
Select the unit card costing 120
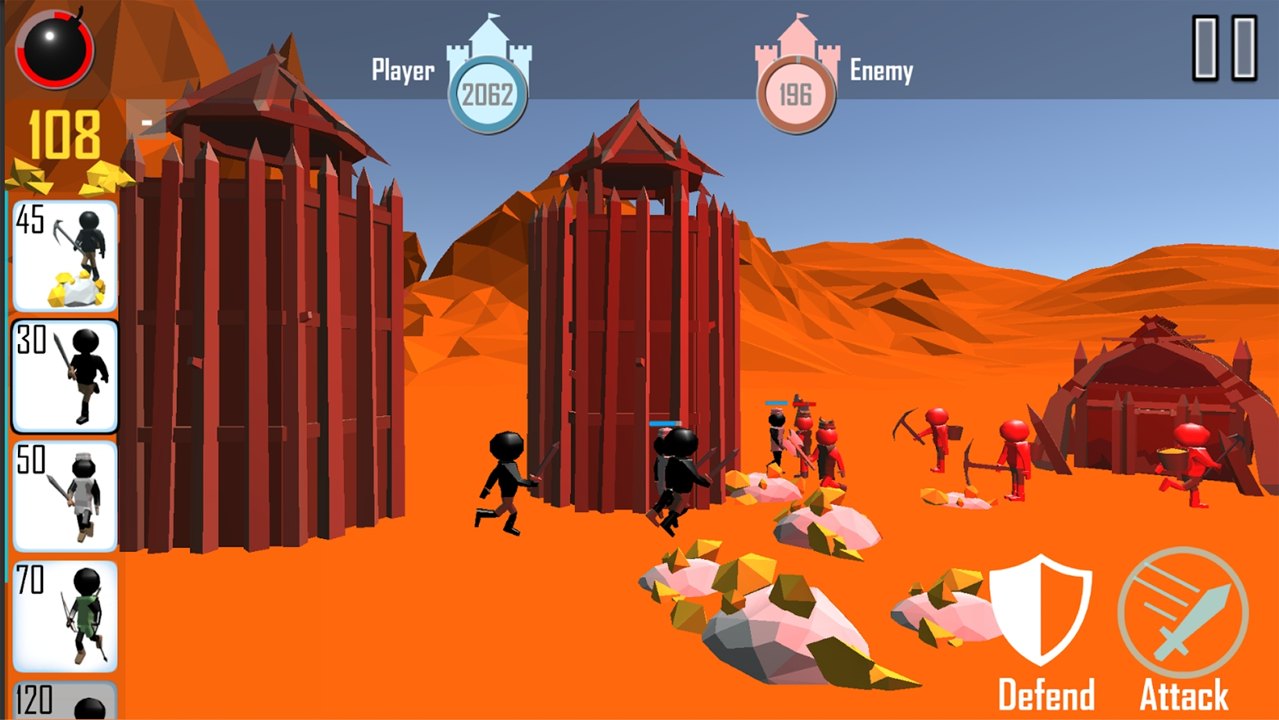(x=65, y=700)
